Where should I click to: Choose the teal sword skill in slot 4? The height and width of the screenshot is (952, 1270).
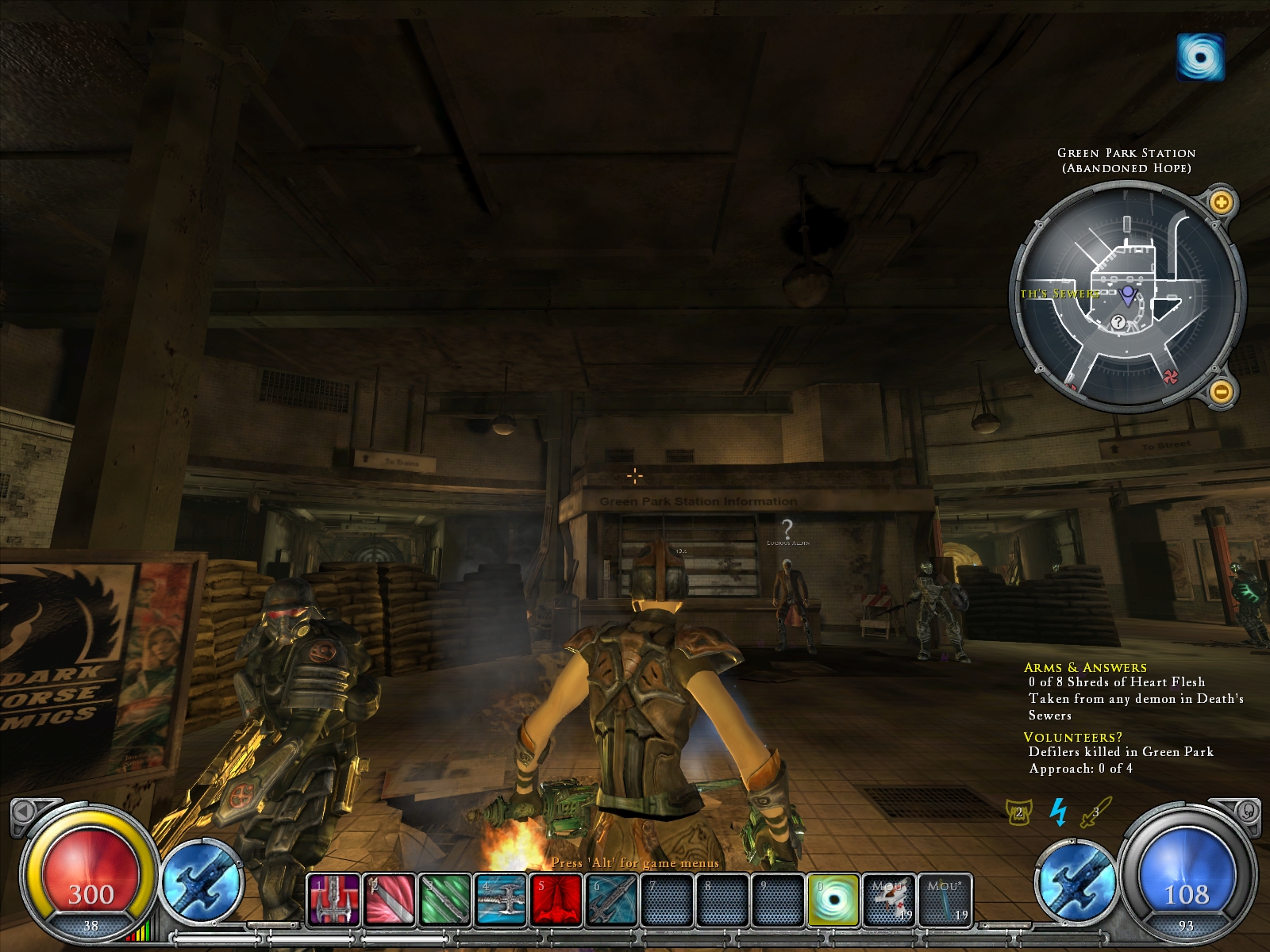pyautogui.click(x=500, y=900)
